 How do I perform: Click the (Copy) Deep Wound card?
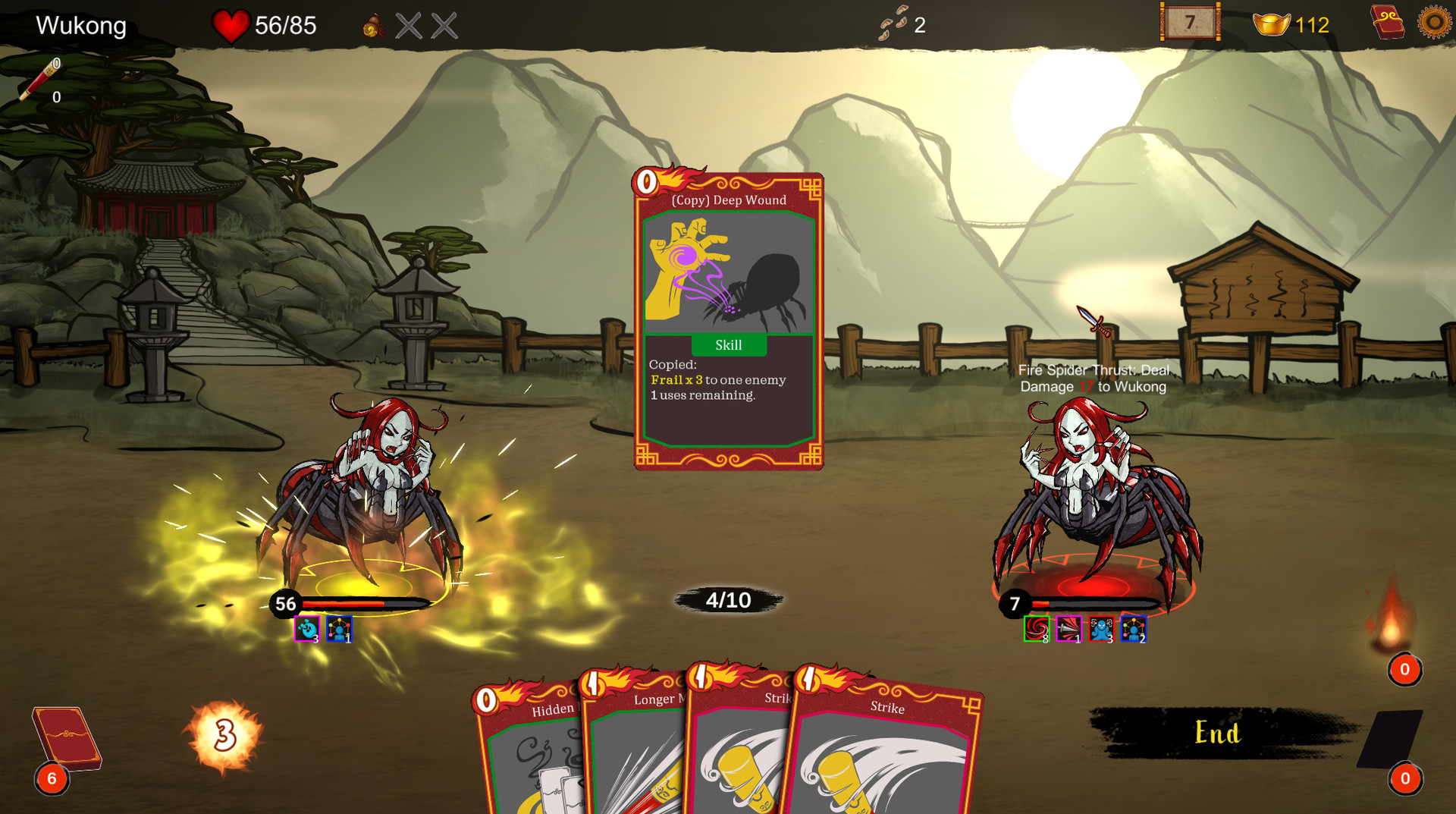[727, 319]
